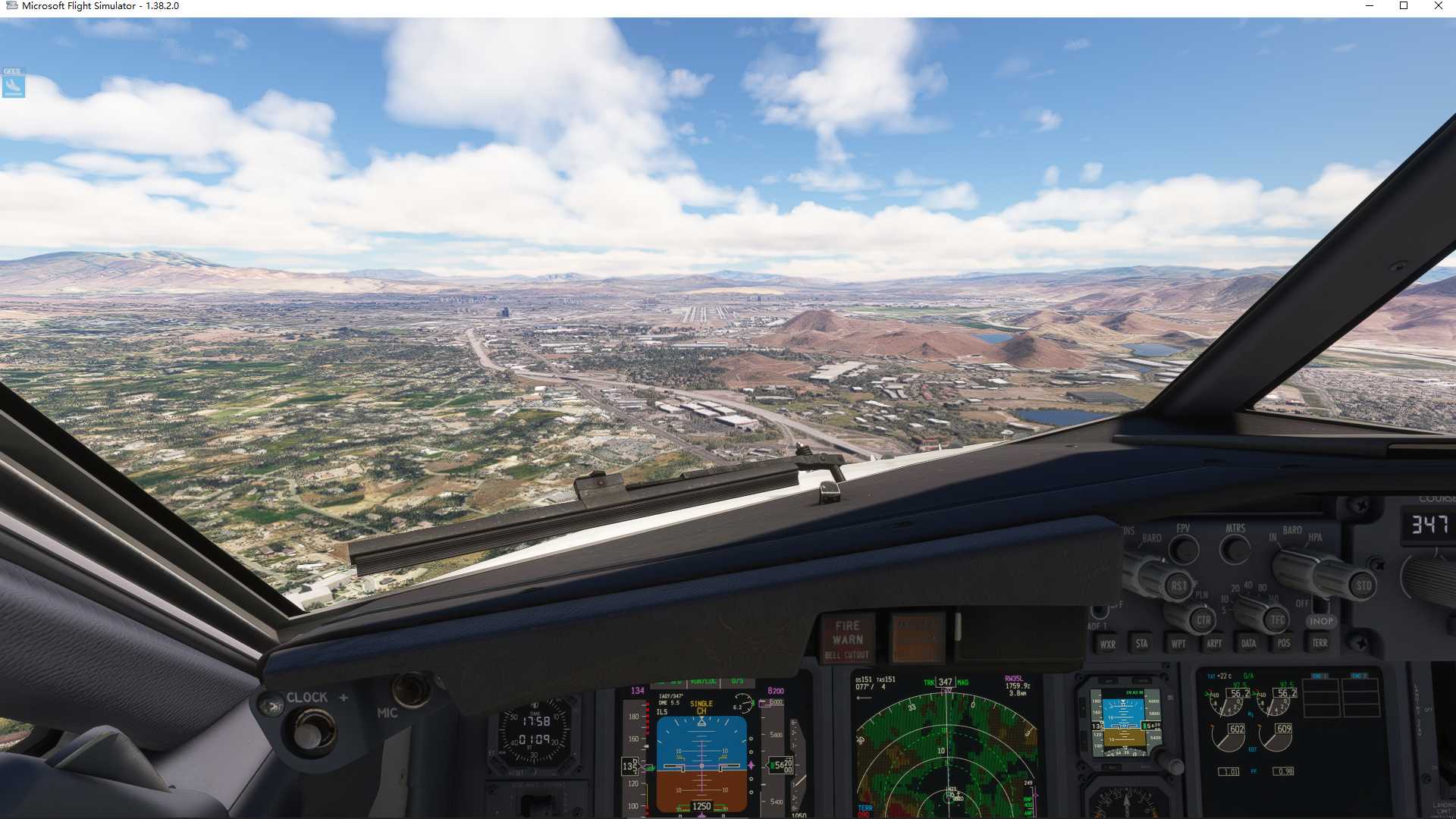Display airports with the ARPT button
The height and width of the screenshot is (819, 1456).
coord(1214,643)
